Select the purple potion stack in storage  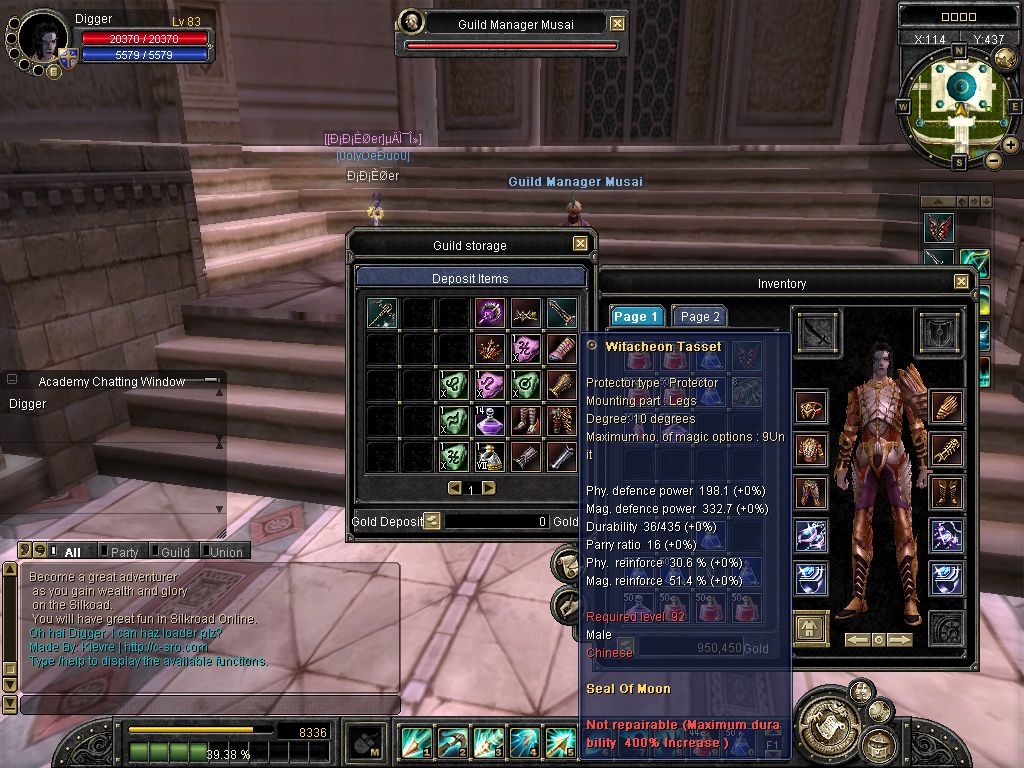point(489,420)
